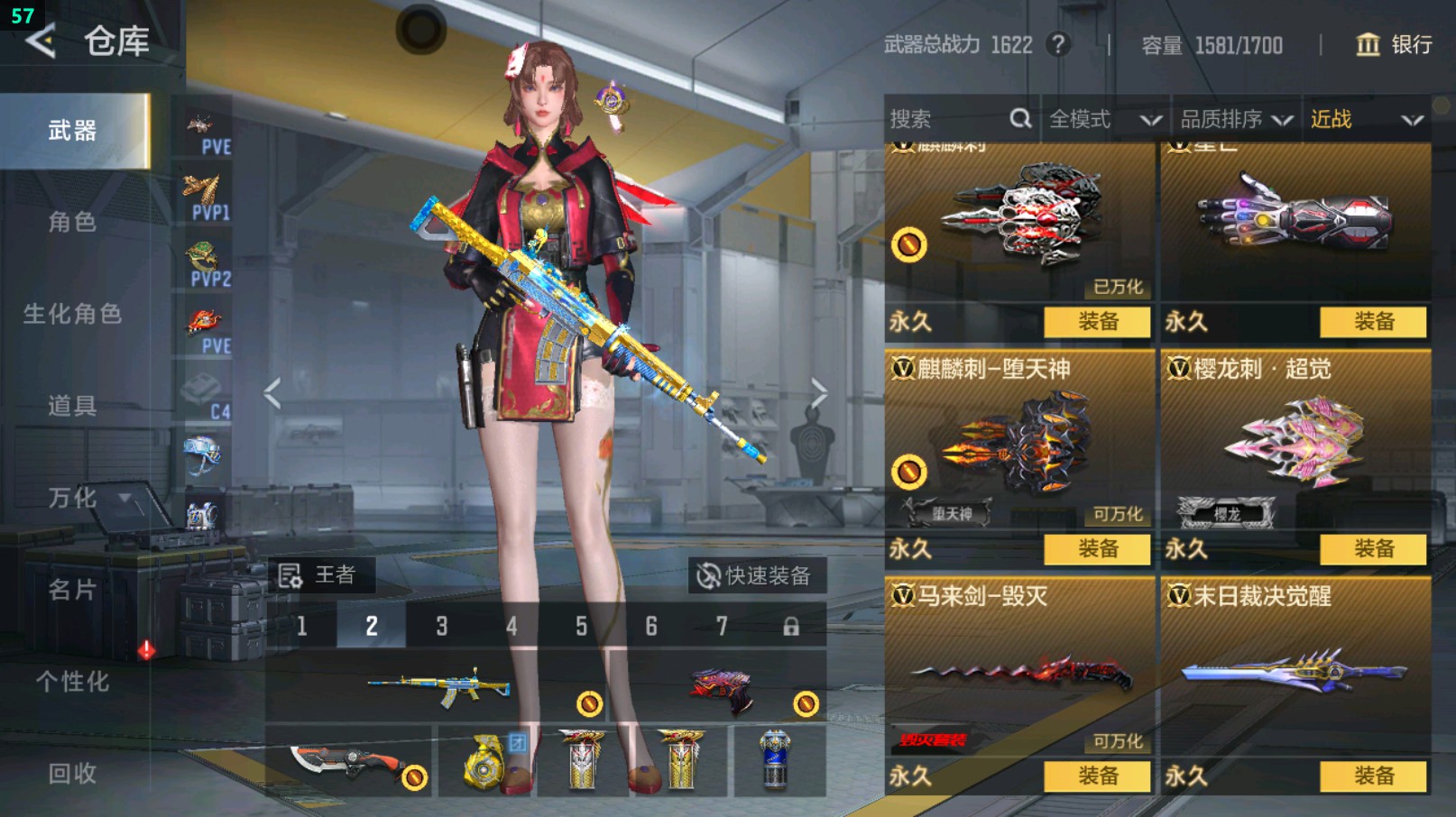Click the PVP1 grenade slot icon
The height and width of the screenshot is (817, 1456).
pyautogui.click(x=203, y=187)
